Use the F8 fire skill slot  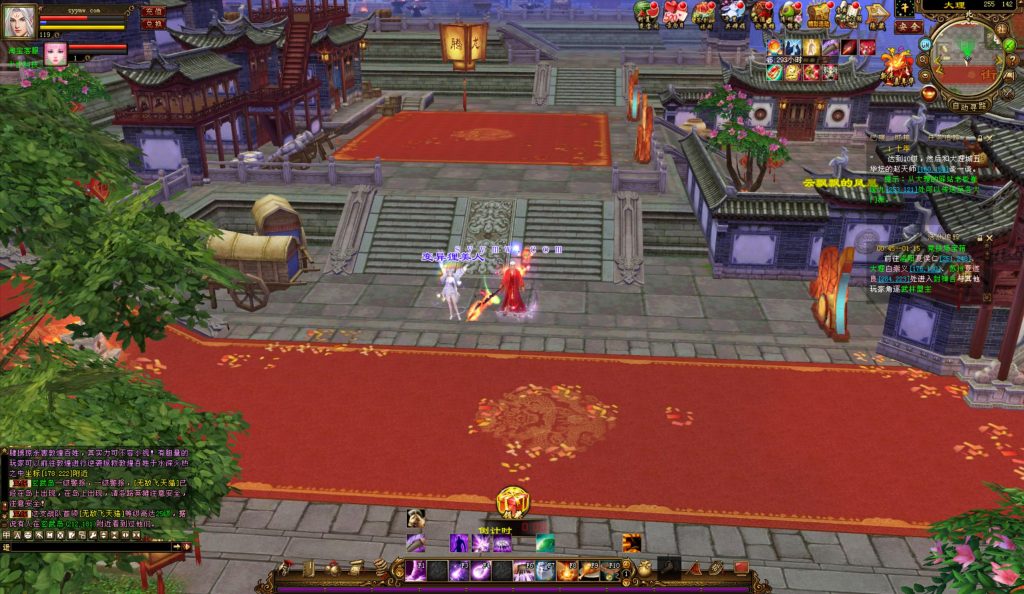click(567, 570)
